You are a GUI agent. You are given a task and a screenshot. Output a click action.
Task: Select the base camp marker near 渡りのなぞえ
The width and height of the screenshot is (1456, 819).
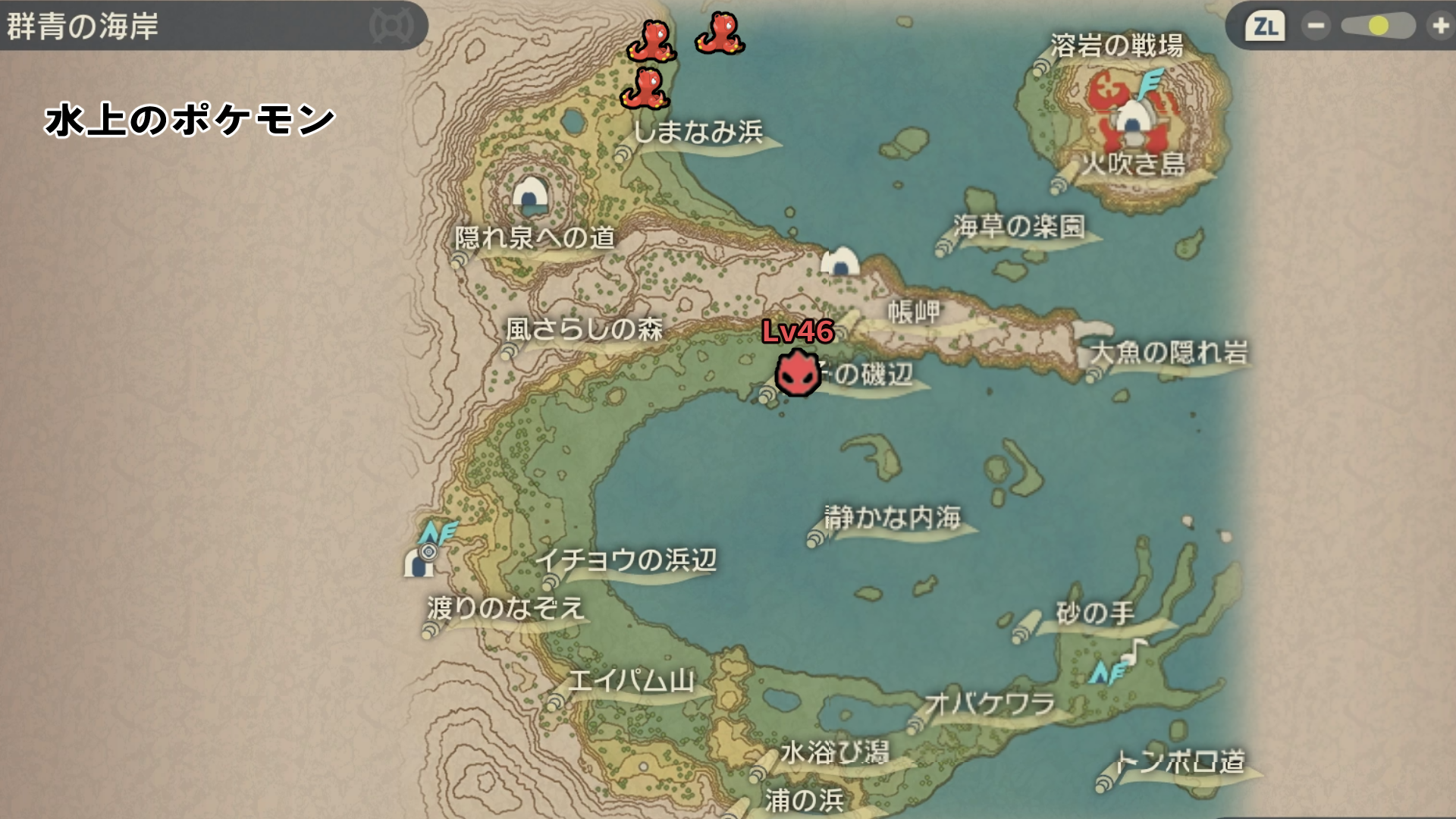pos(418,562)
